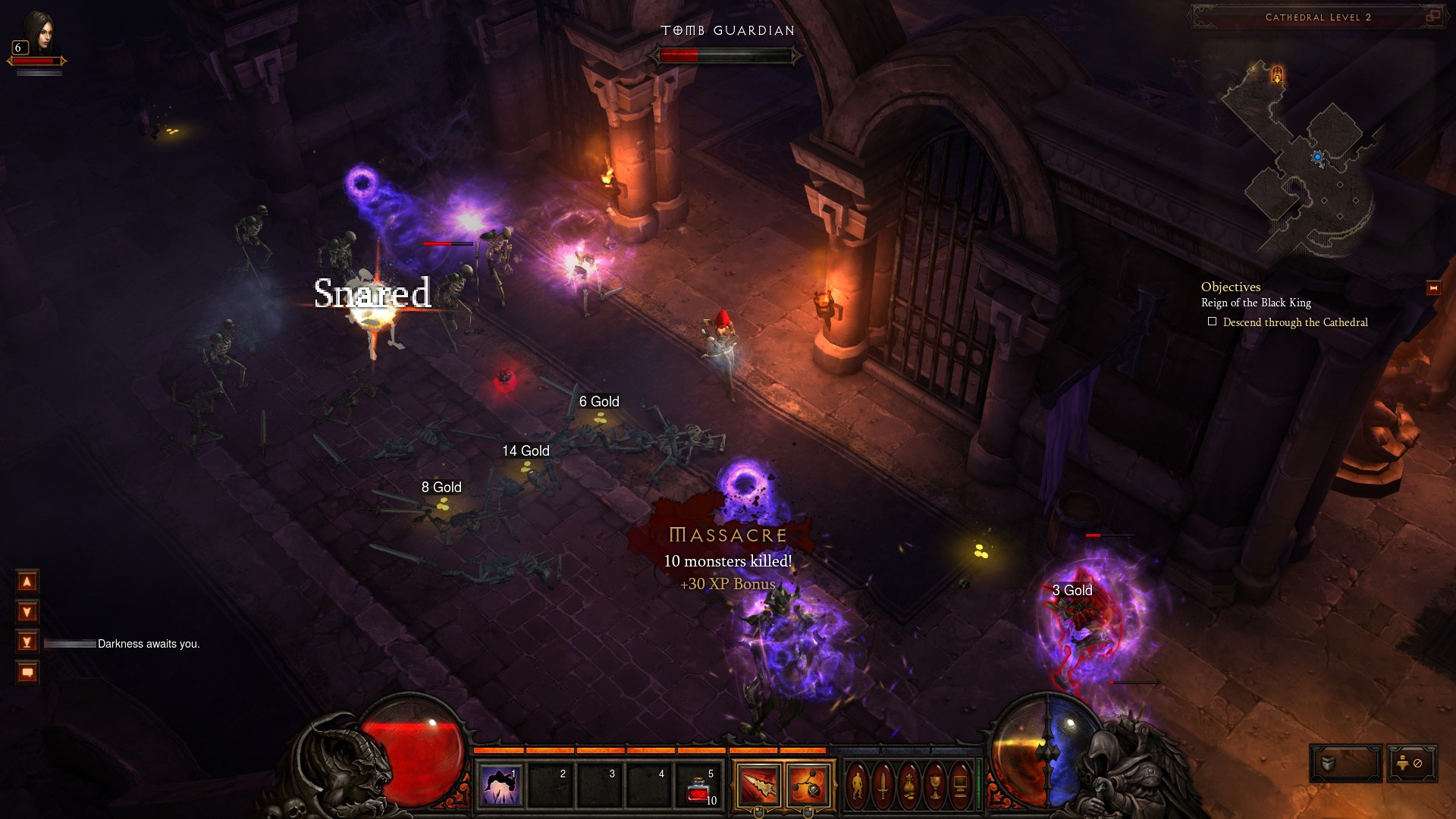1456x819 pixels.
Task: Select the spear attack skill on left mouse
Action: [x=758, y=786]
